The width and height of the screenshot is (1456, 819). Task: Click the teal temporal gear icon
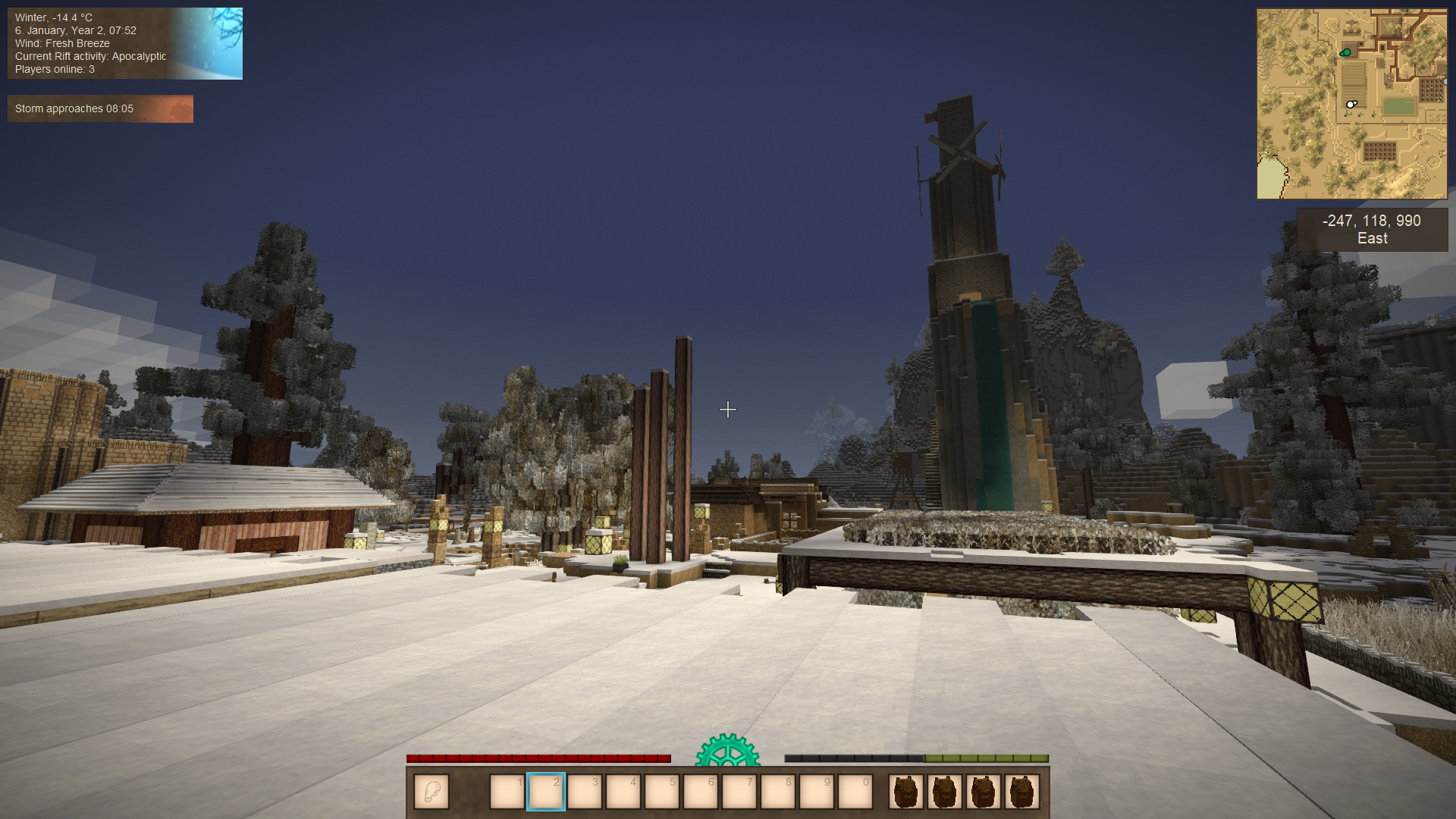[727, 751]
